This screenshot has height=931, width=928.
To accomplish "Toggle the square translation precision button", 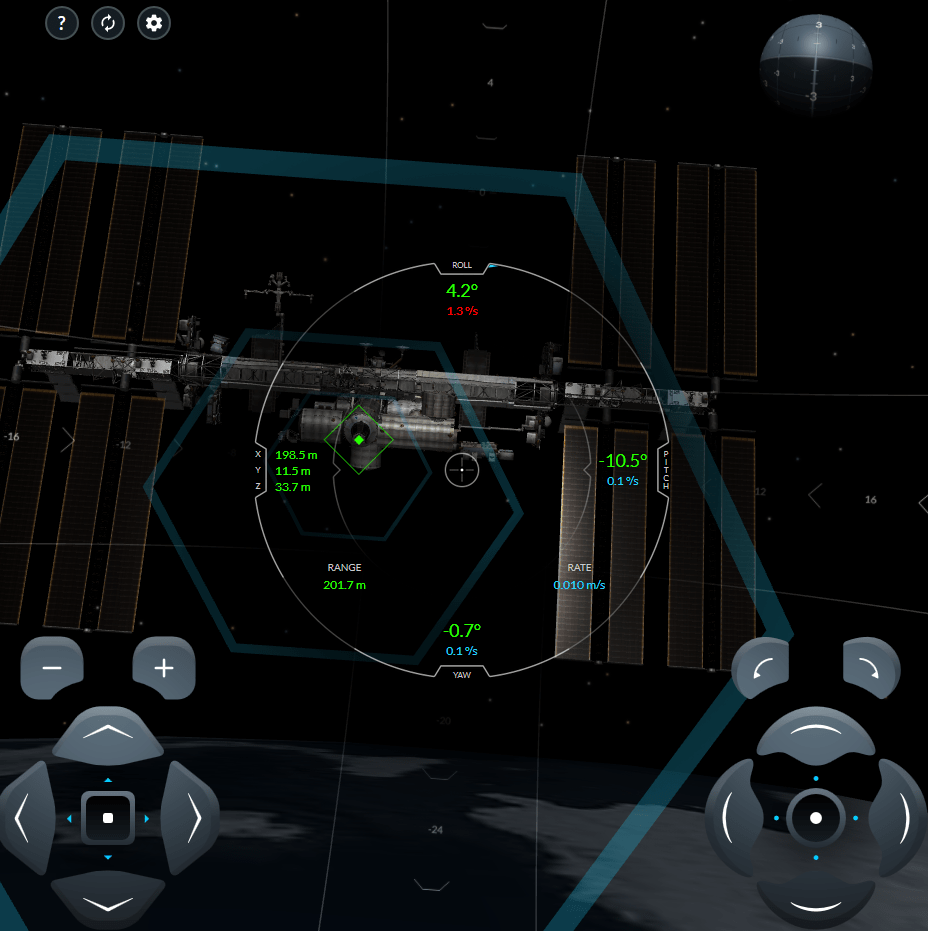I will click(x=108, y=818).
